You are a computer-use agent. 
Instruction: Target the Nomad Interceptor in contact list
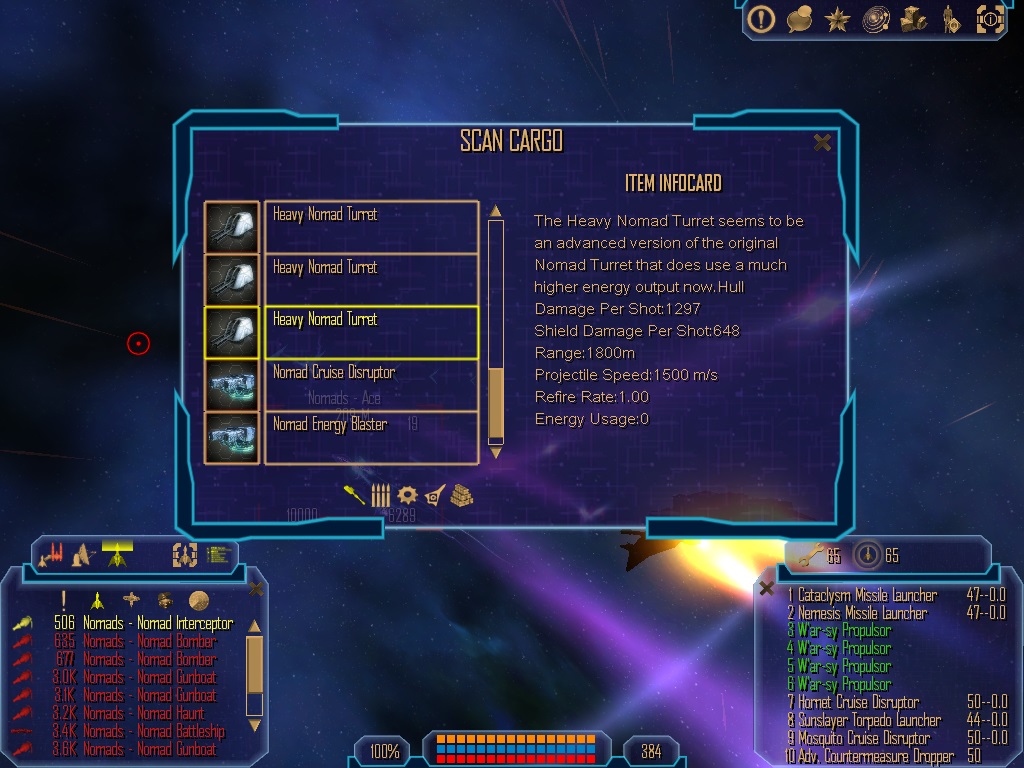pyautogui.click(x=157, y=624)
